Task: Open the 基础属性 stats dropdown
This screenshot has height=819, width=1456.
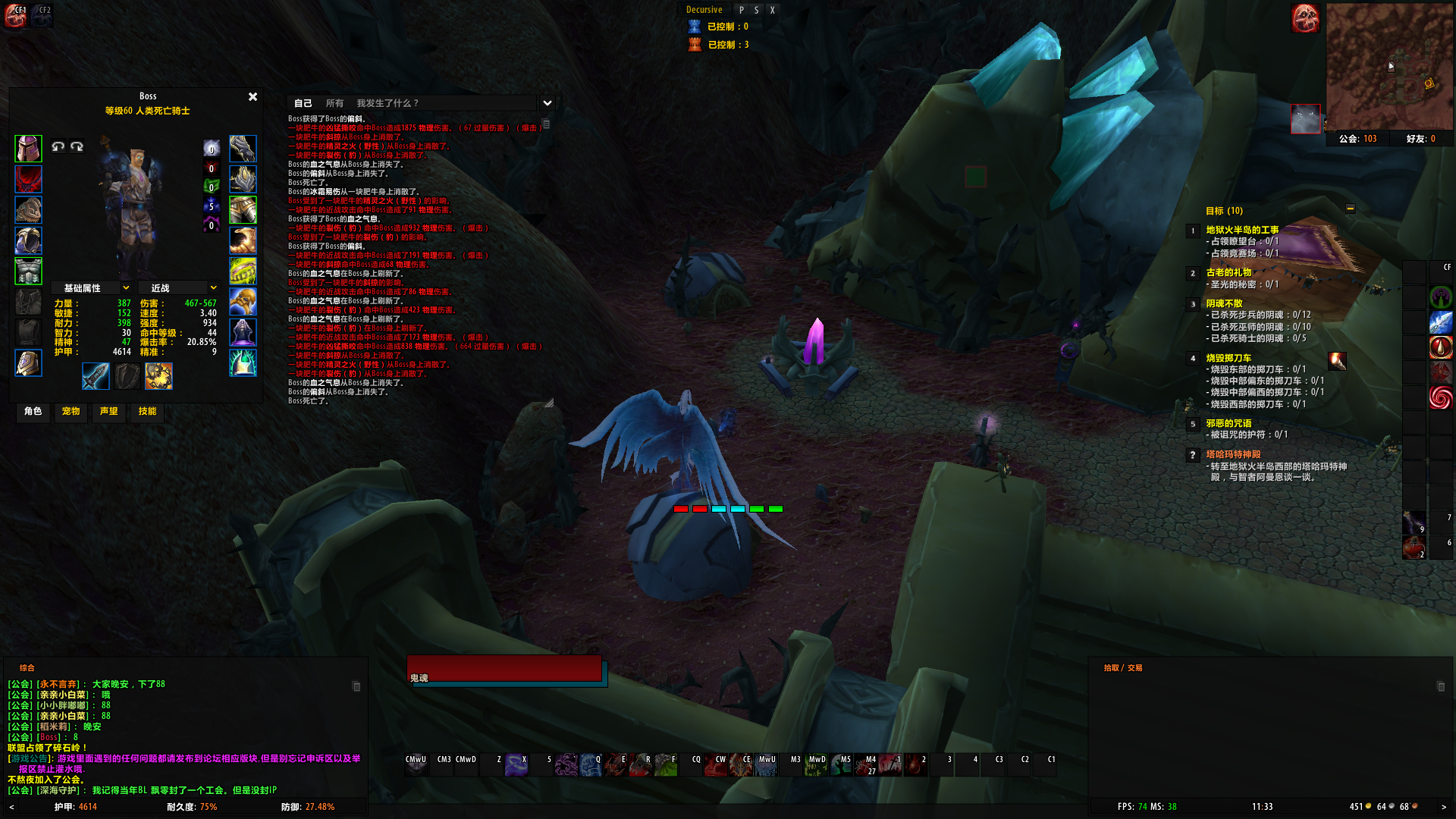Action: click(x=91, y=287)
